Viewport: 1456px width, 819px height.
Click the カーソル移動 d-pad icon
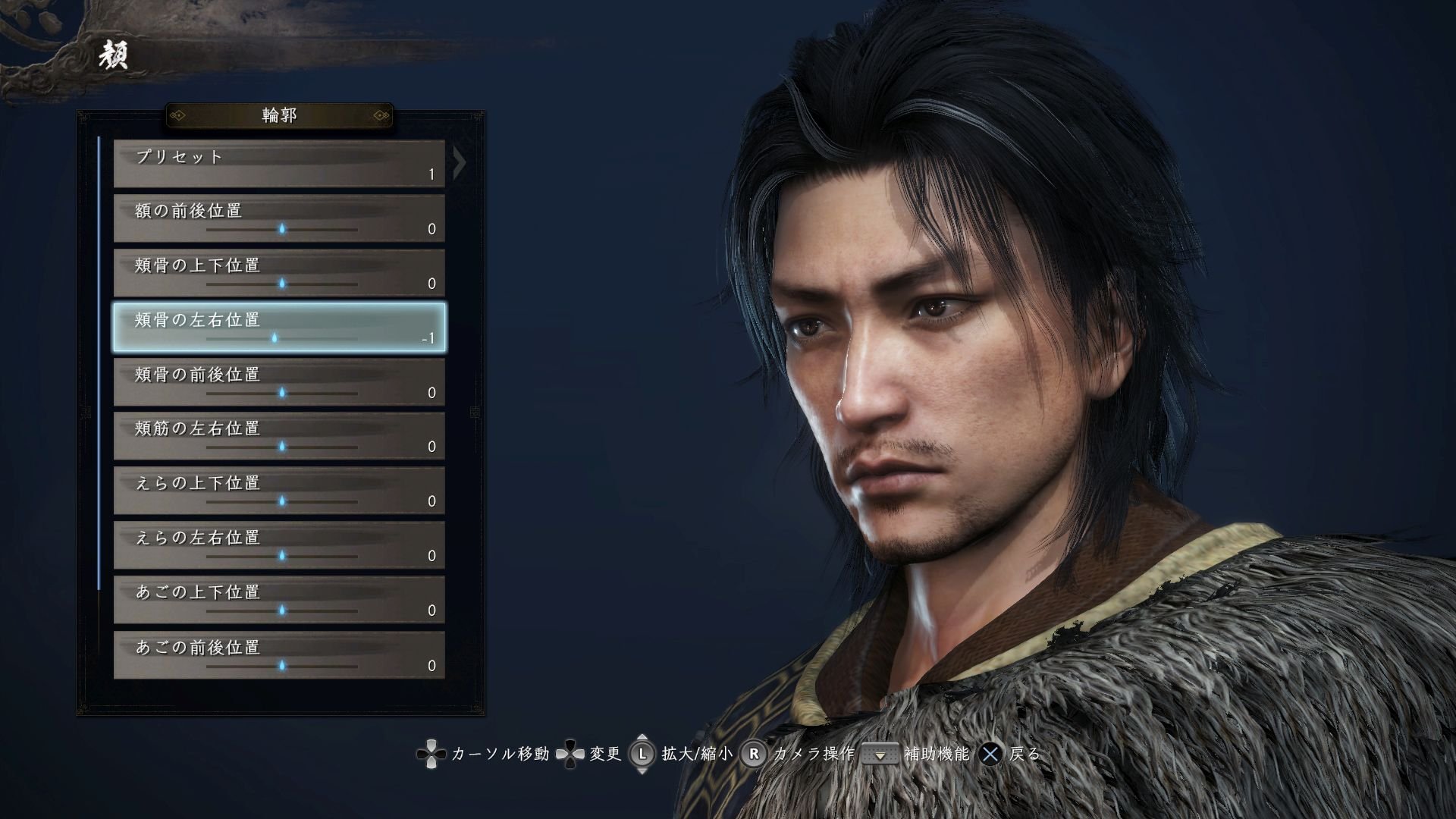(x=430, y=755)
